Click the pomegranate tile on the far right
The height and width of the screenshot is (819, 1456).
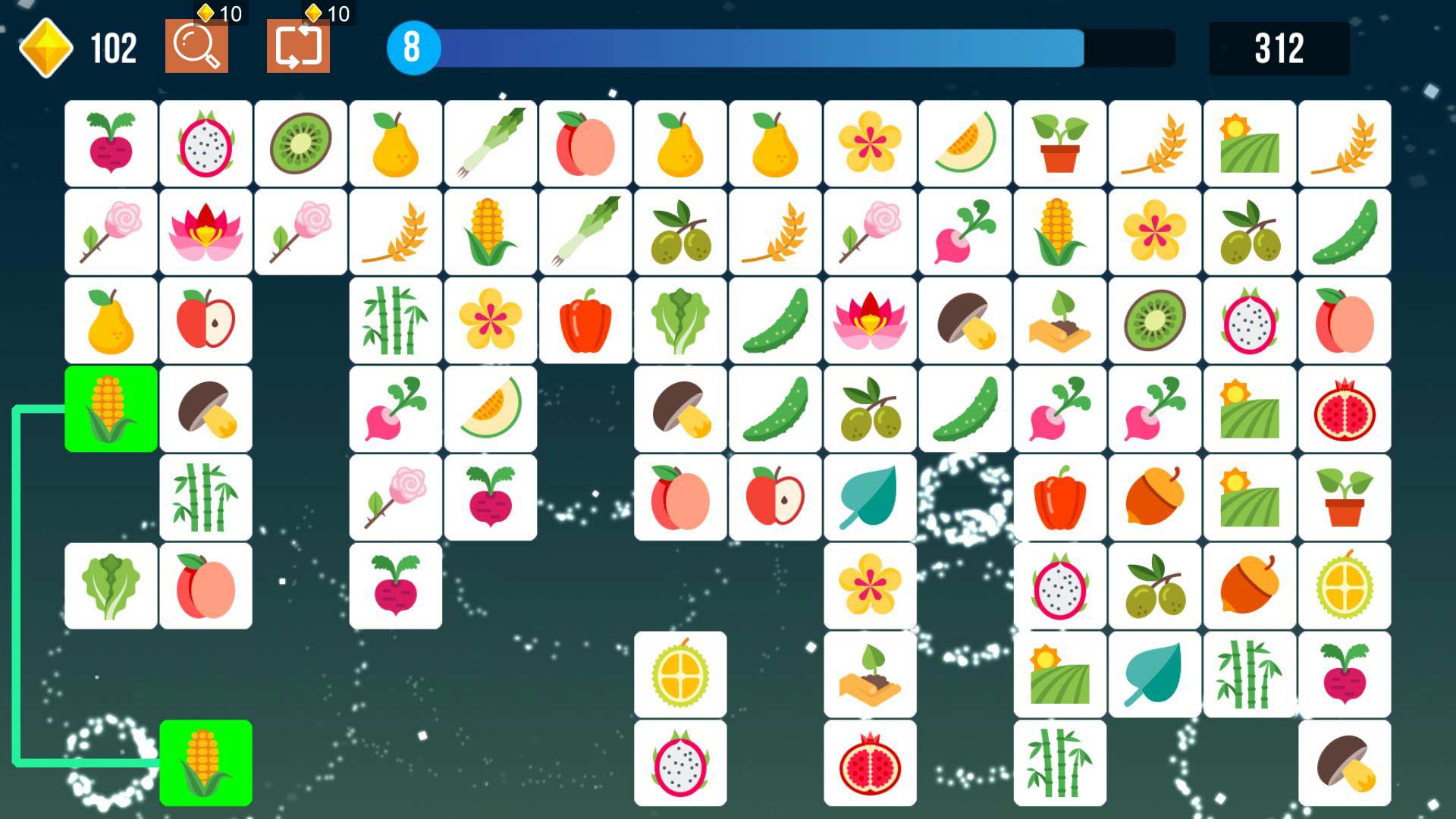[x=1345, y=409]
